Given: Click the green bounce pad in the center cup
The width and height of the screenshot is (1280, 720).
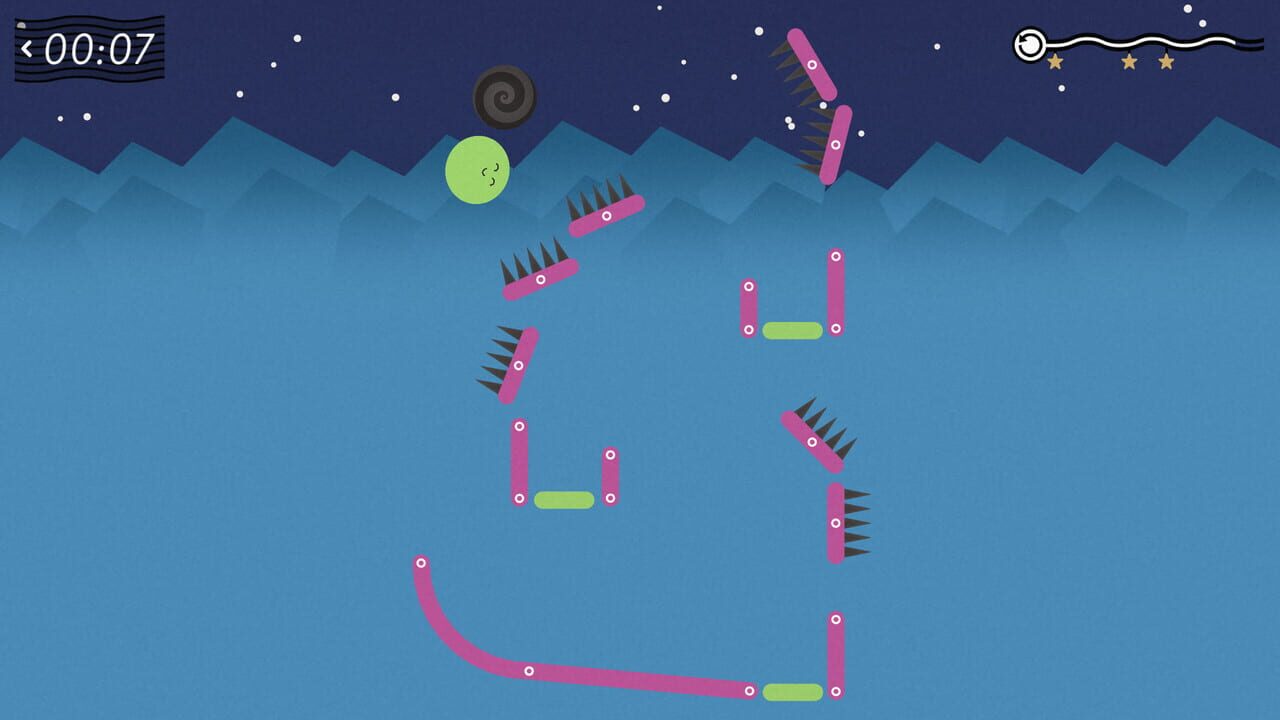Looking at the screenshot, I should point(562,498).
